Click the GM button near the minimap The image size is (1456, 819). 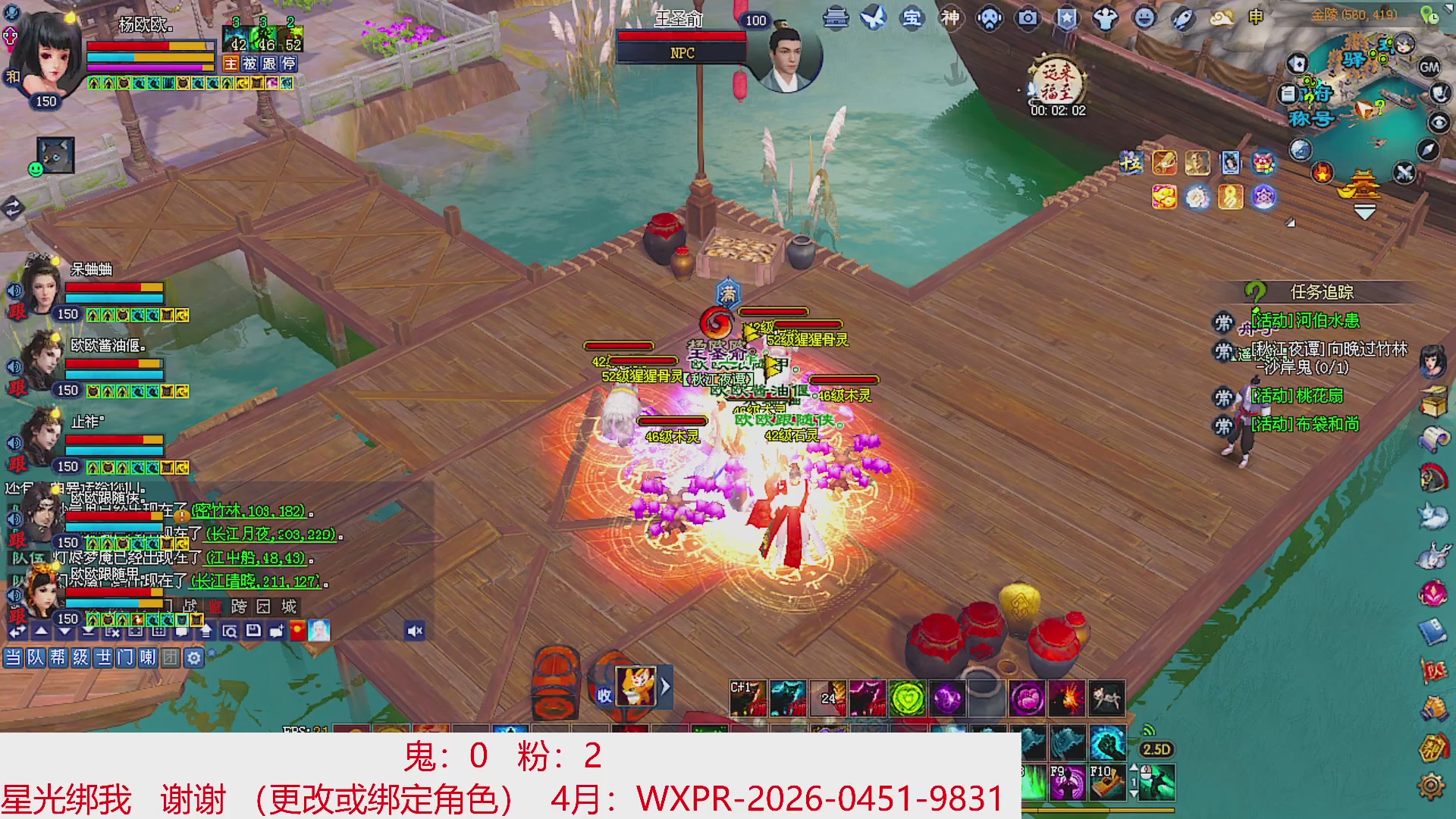click(x=1430, y=67)
